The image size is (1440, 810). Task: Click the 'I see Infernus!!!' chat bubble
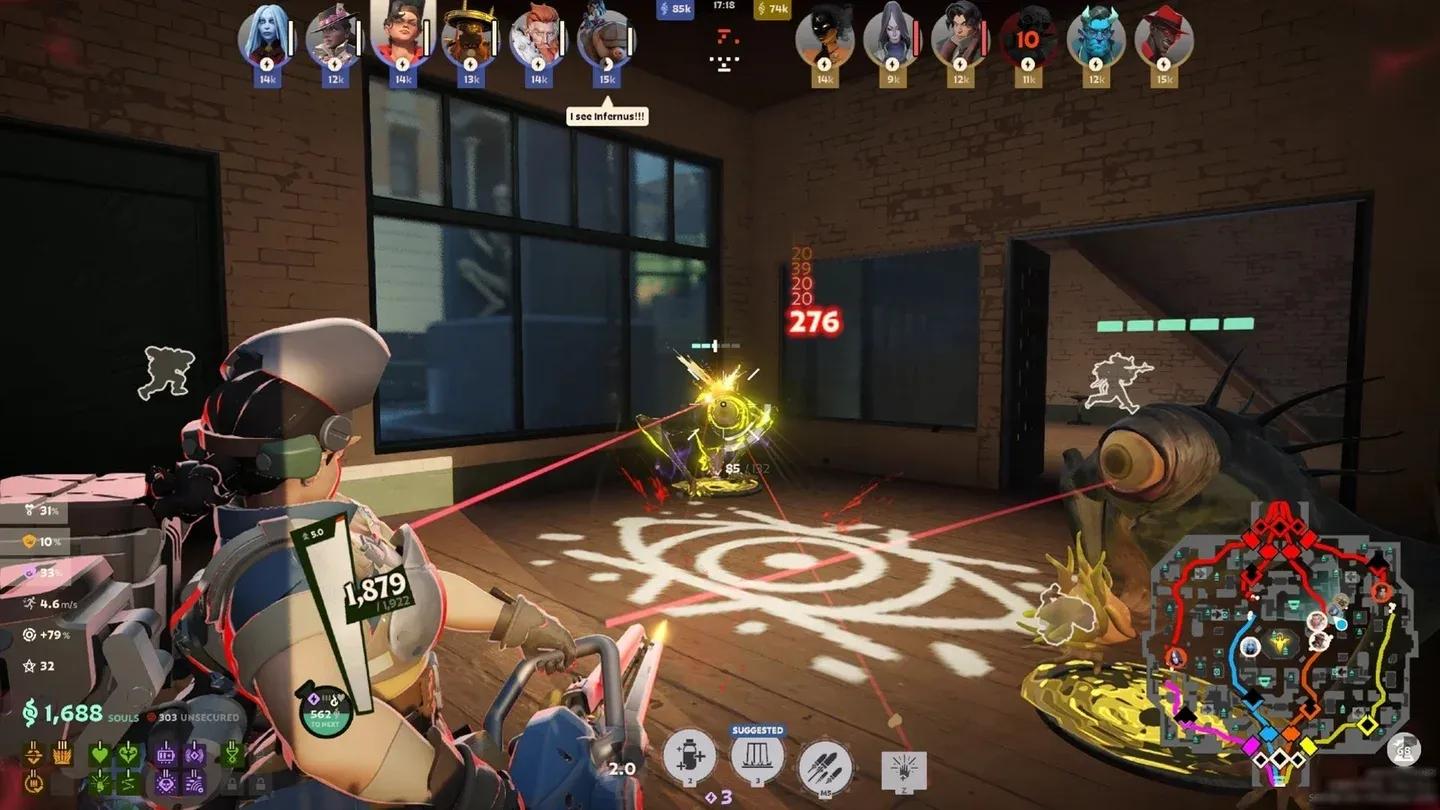coord(605,115)
